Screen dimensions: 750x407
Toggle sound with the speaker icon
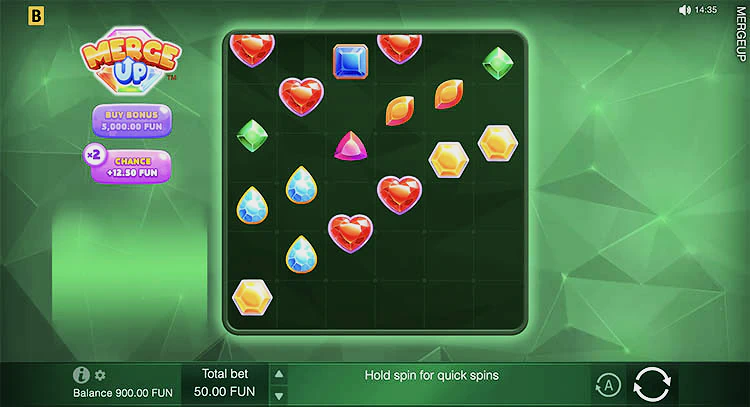[685, 10]
